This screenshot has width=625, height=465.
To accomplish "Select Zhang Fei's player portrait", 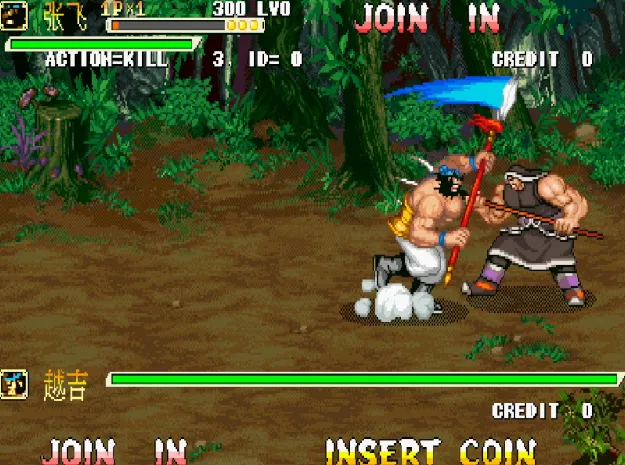I will click(14, 14).
